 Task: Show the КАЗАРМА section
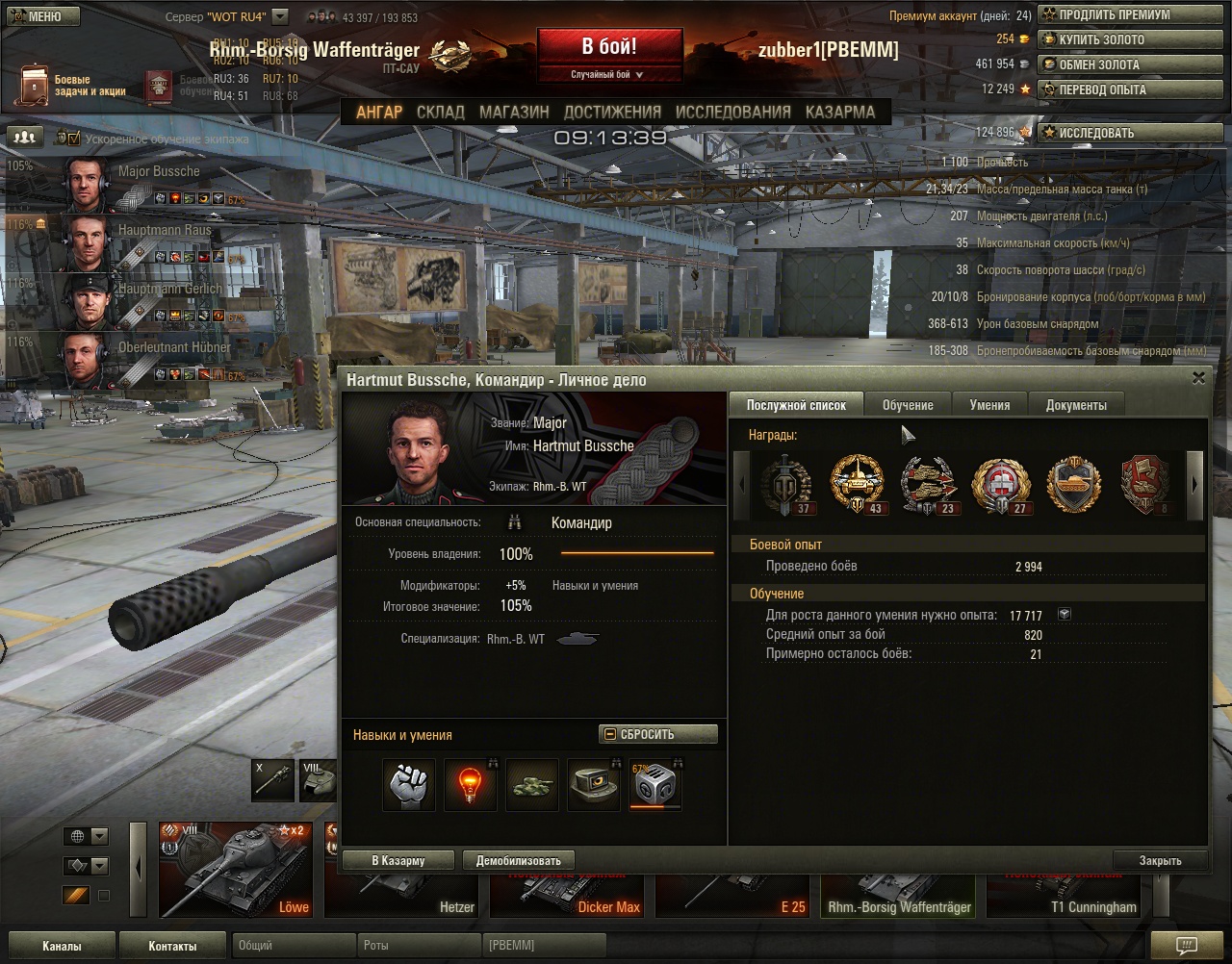coord(840,112)
